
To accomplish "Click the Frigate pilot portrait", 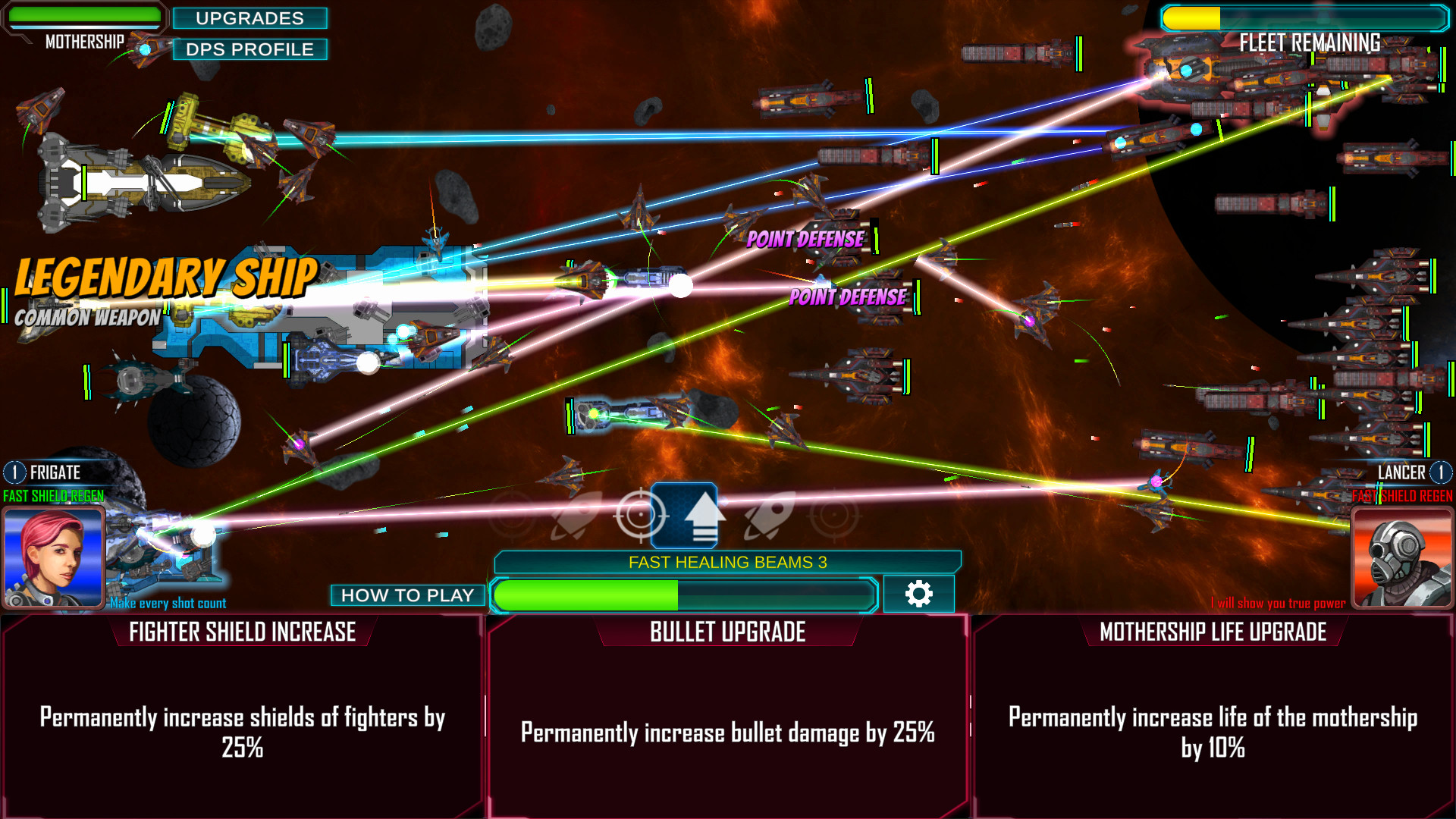I will 55,556.
